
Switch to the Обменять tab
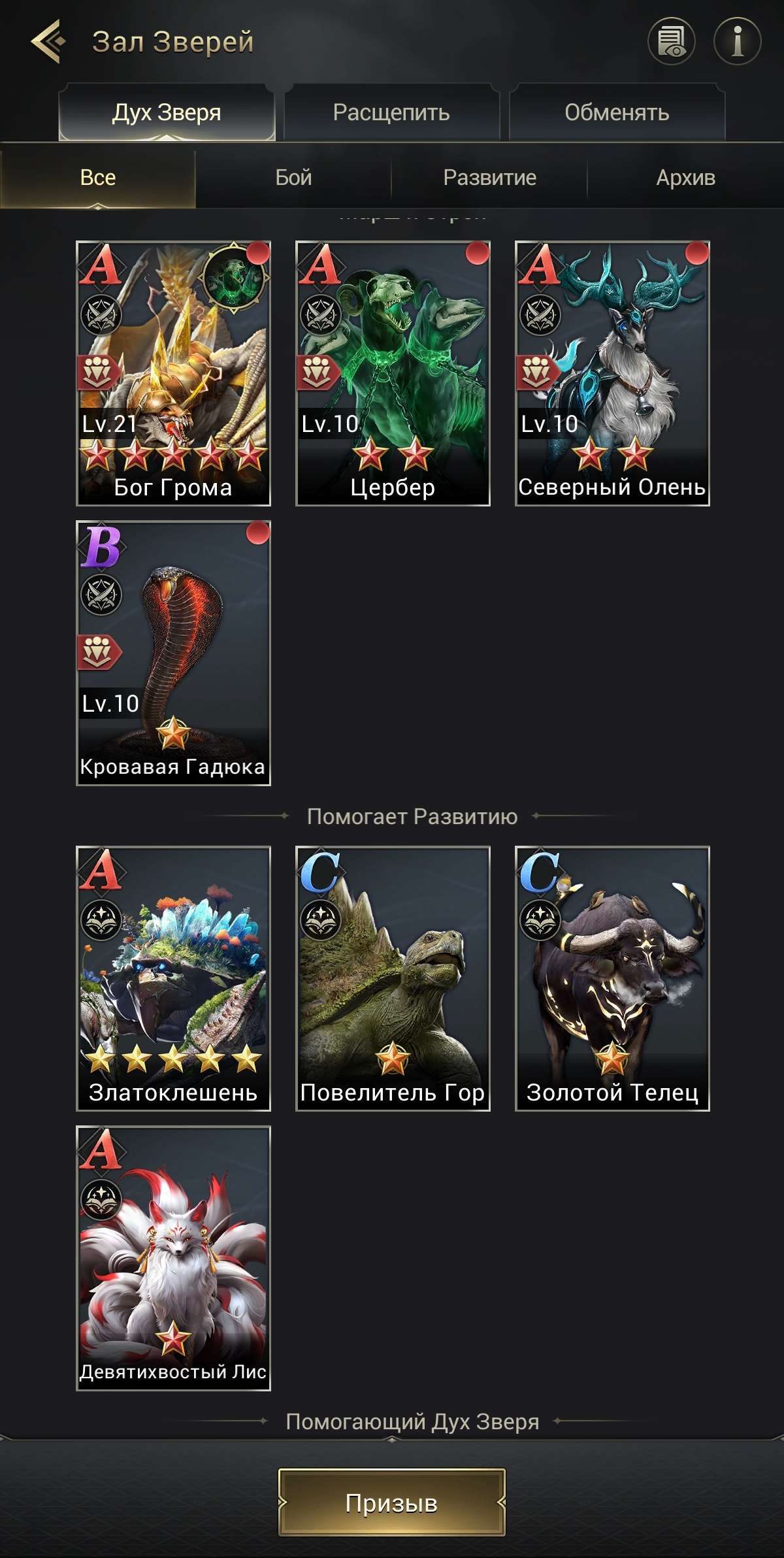pos(617,112)
